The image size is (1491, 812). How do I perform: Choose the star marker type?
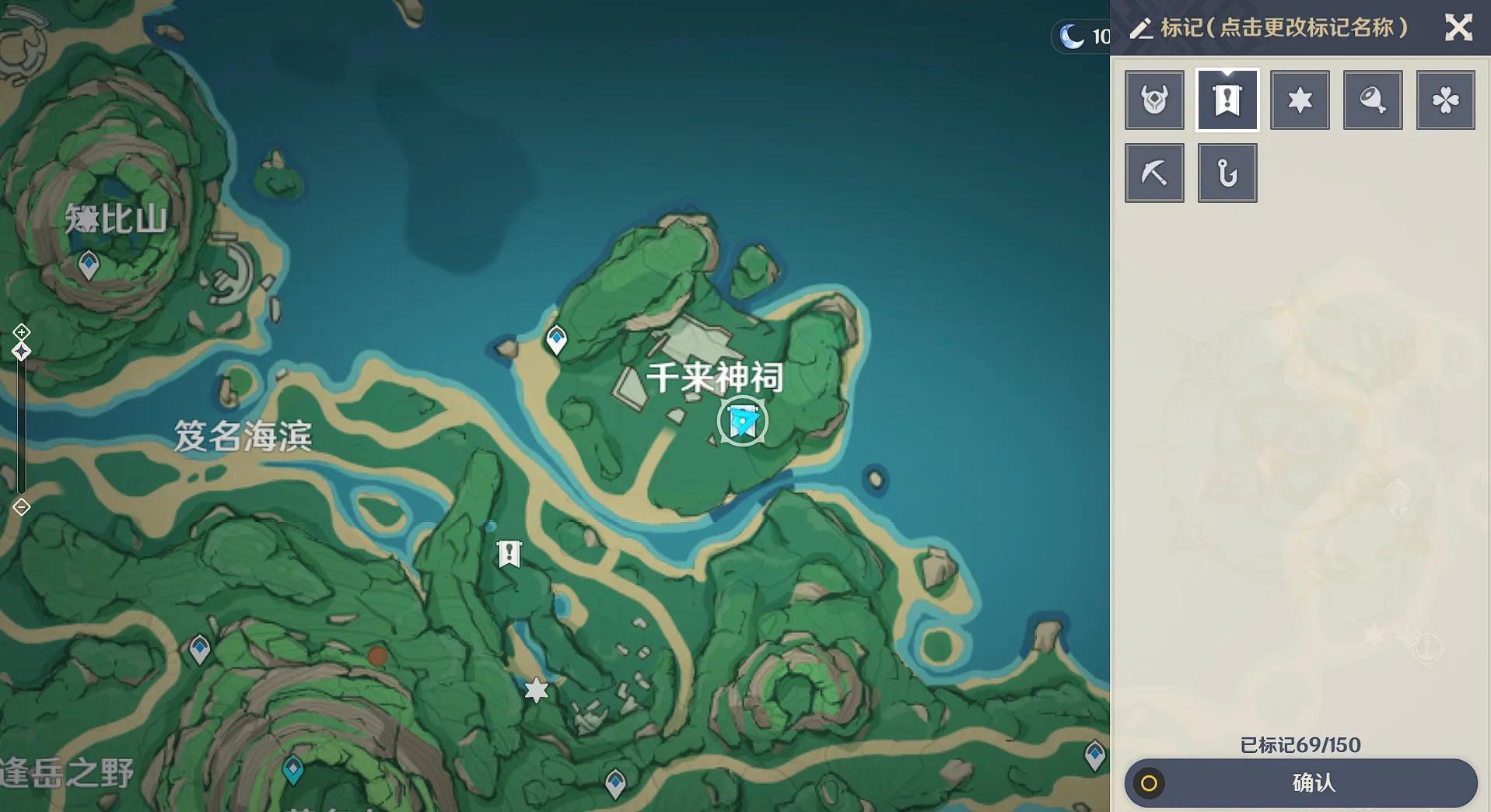point(1300,100)
